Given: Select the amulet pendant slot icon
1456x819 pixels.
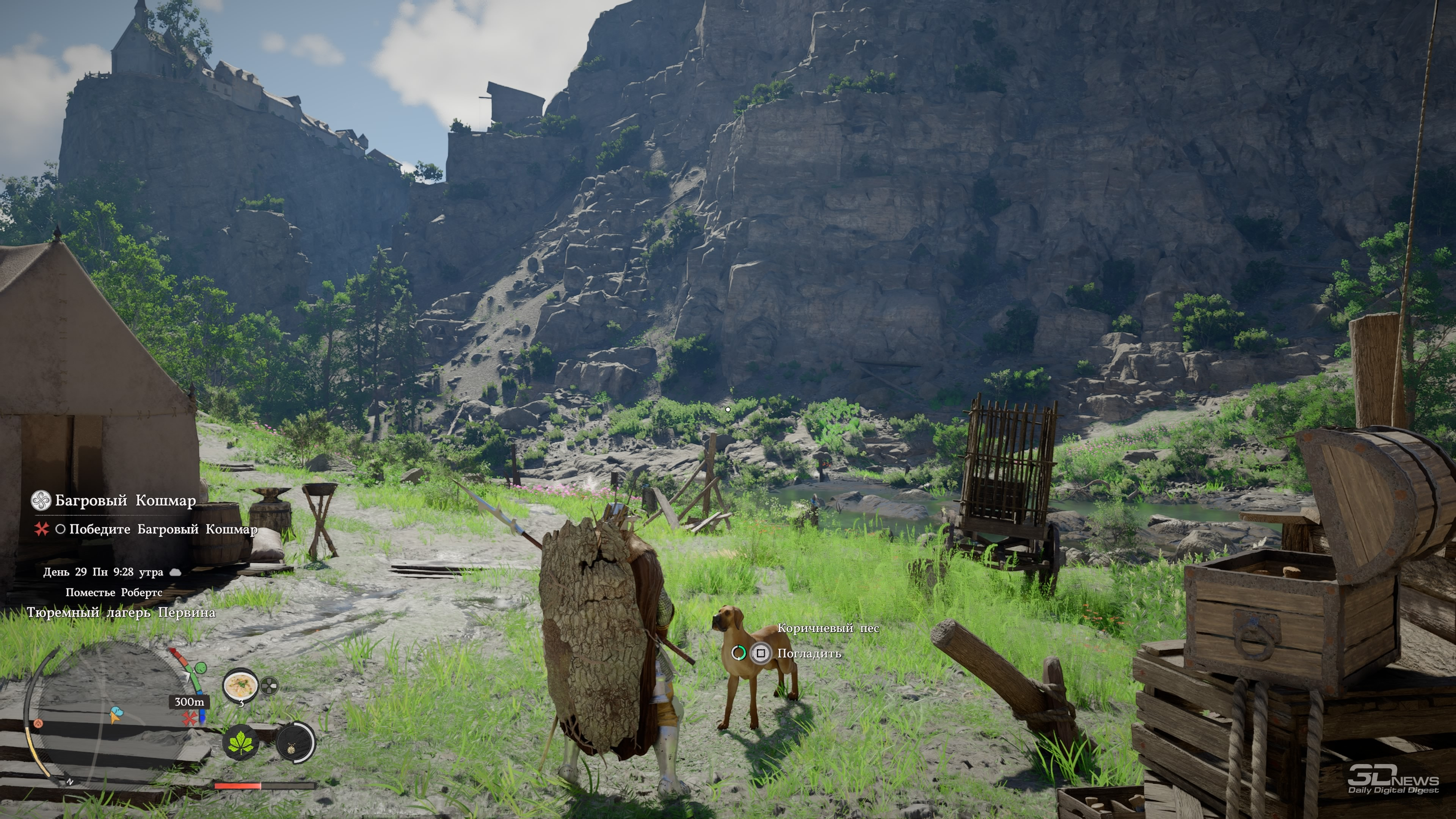Looking at the screenshot, I should [x=295, y=742].
